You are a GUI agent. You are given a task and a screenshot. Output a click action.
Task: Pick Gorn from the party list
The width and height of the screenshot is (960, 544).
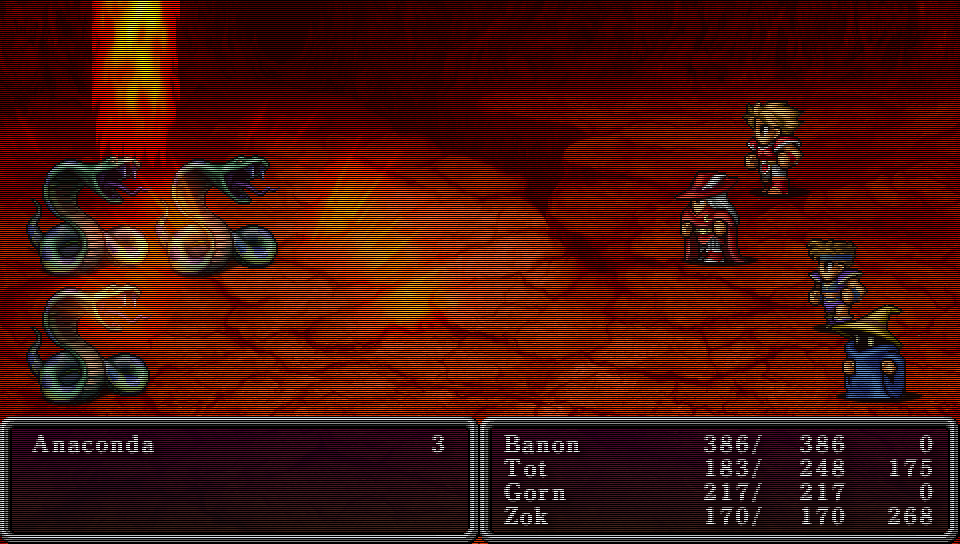click(535, 493)
